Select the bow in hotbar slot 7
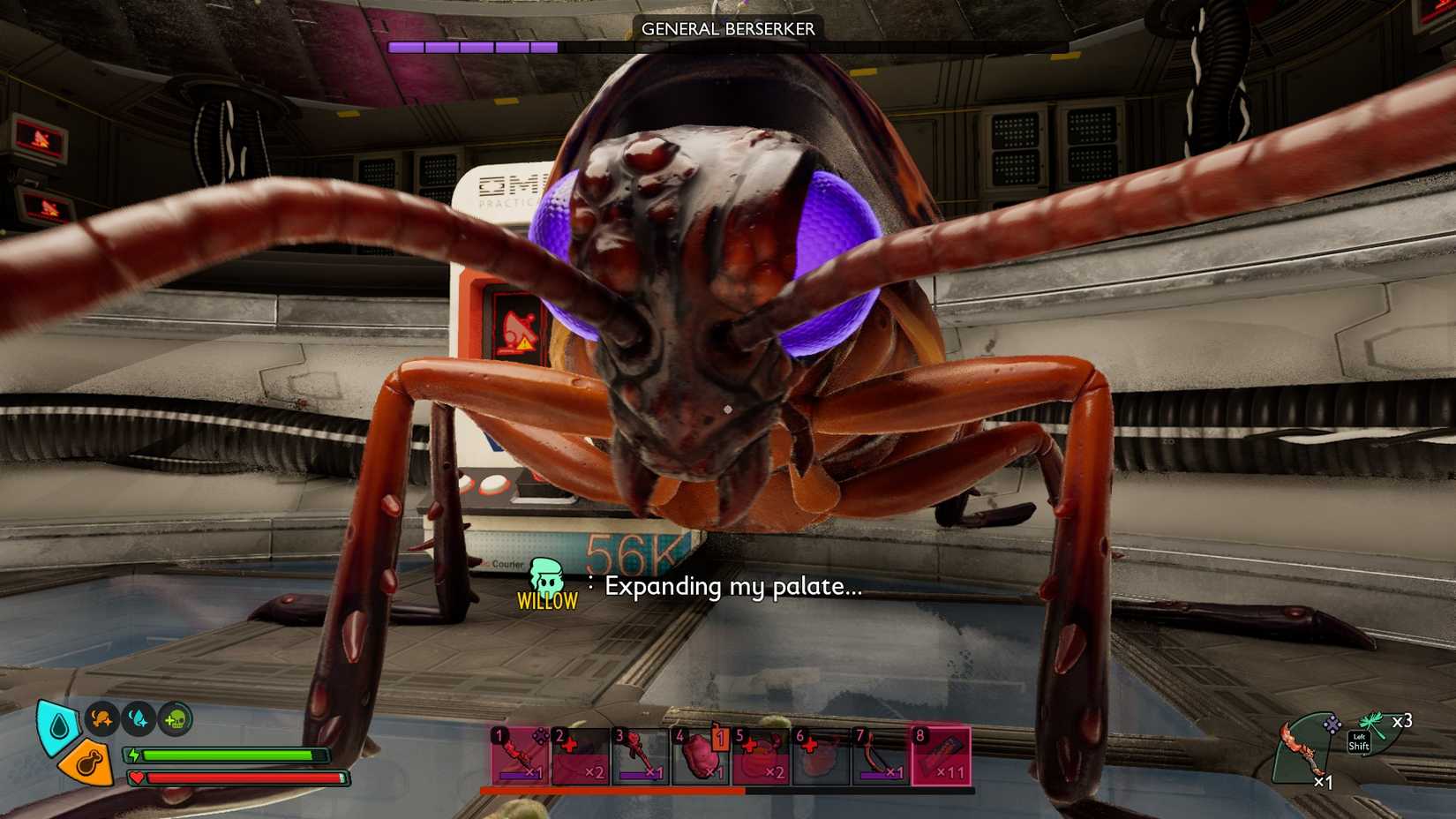1456x819 pixels. (880, 756)
